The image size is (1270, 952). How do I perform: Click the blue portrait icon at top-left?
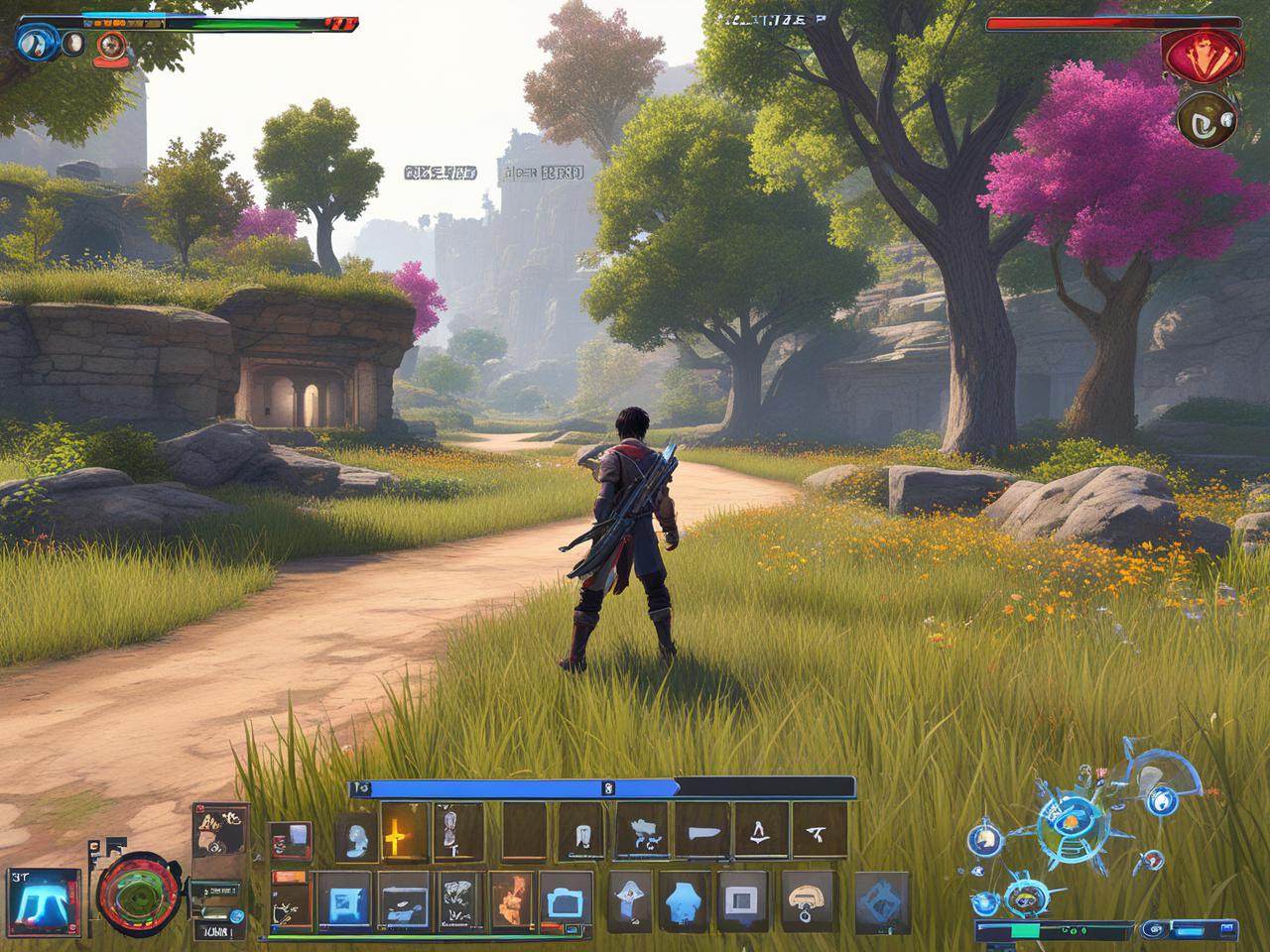click(37, 42)
